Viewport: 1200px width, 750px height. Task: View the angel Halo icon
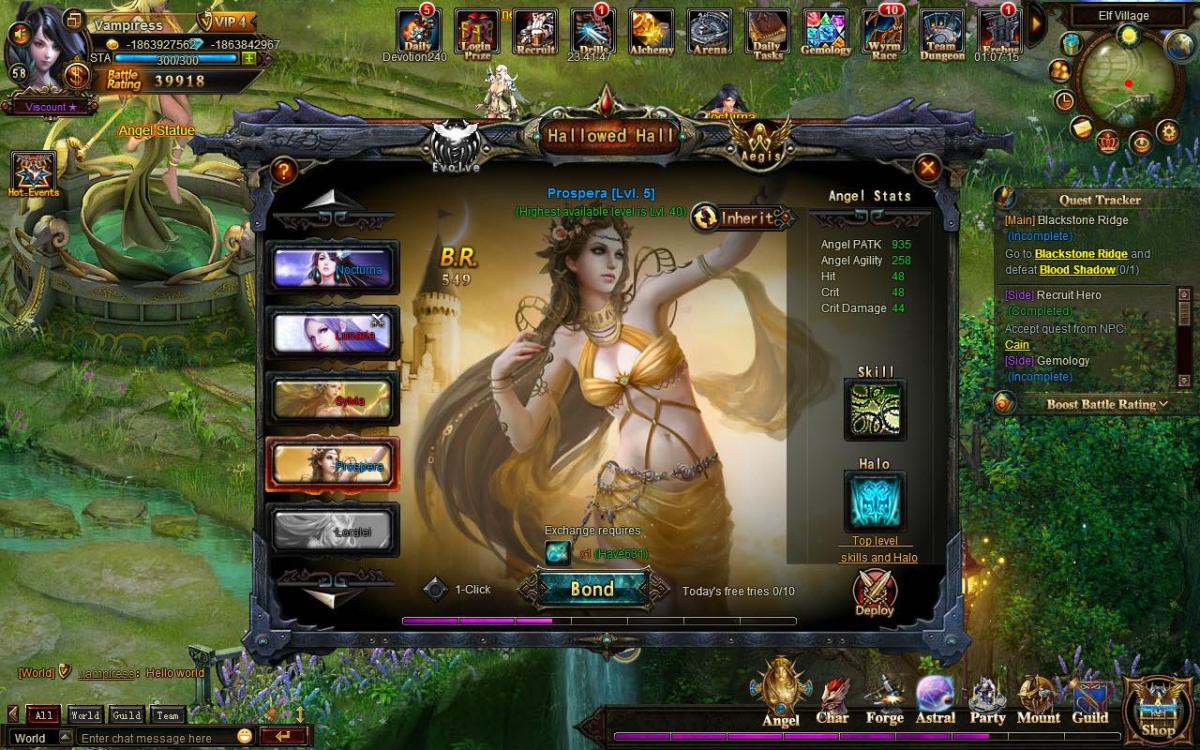point(875,501)
